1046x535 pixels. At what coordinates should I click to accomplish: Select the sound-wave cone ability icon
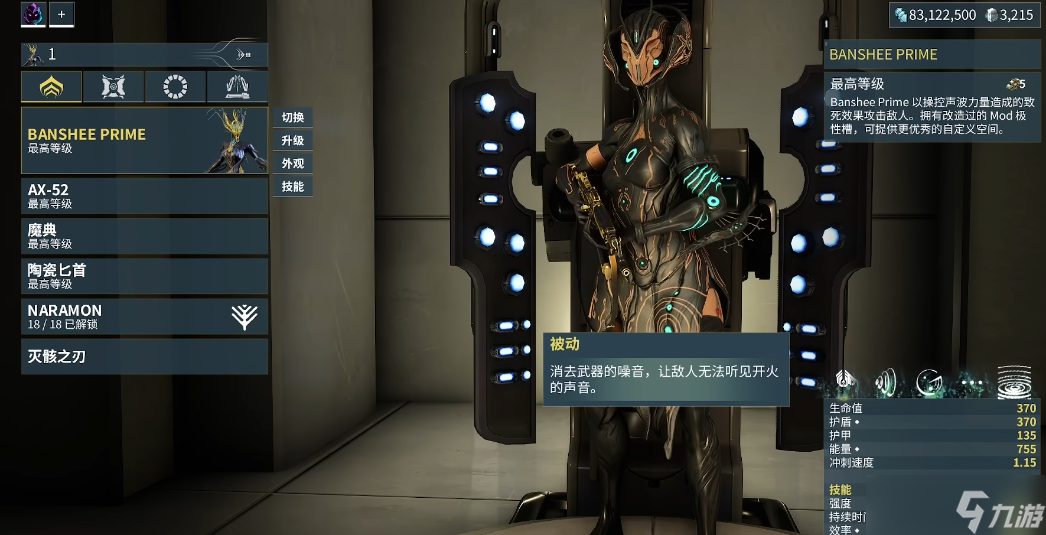coord(886,381)
